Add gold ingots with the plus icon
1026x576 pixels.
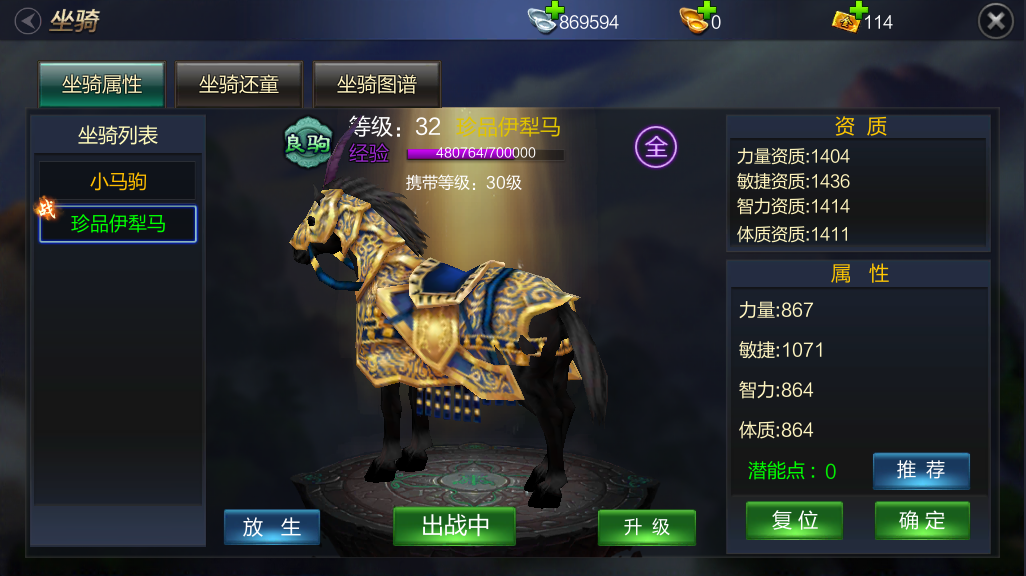pos(707,11)
